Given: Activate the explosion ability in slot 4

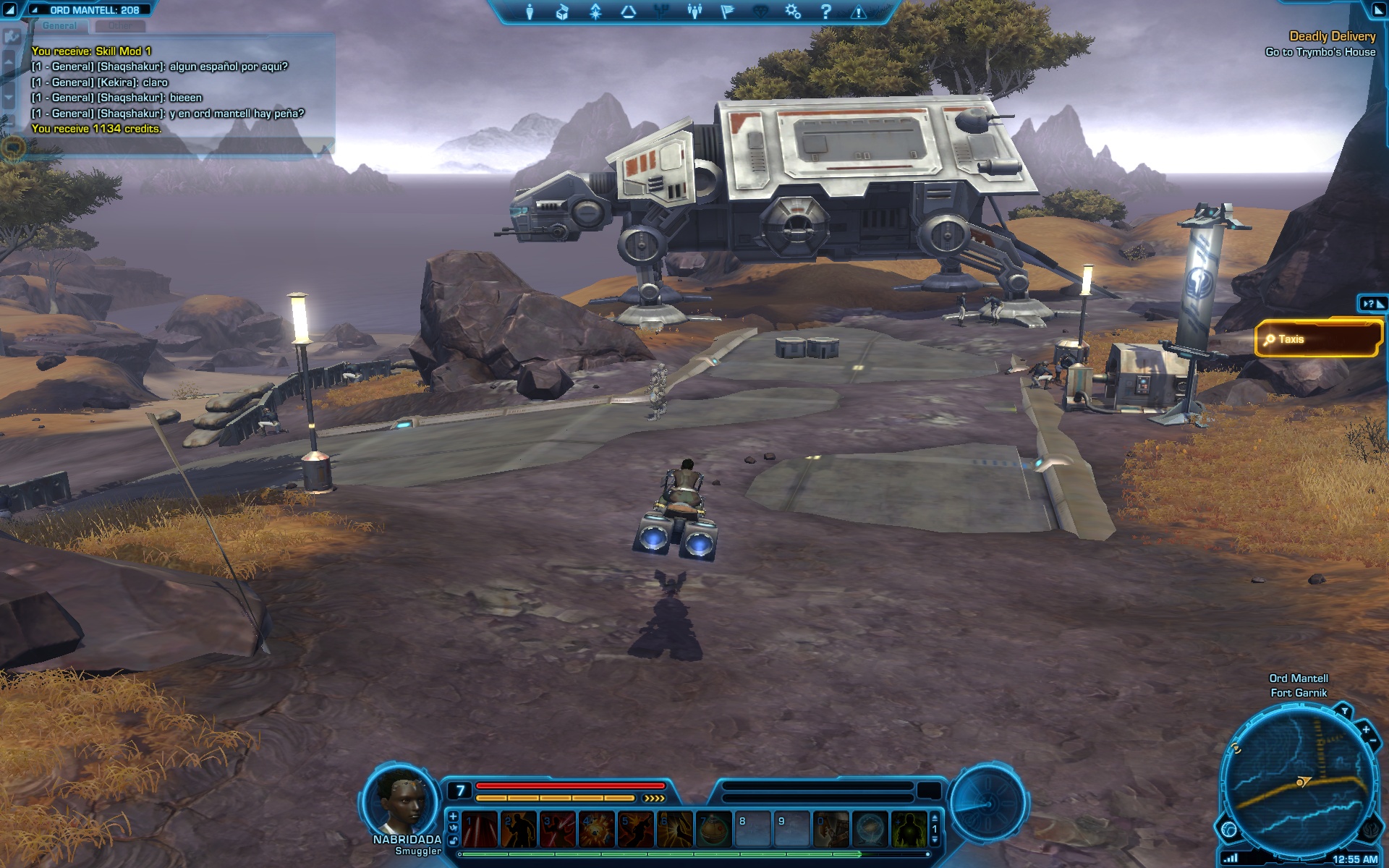Looking at the screenshot, I should tap(597, 829).
